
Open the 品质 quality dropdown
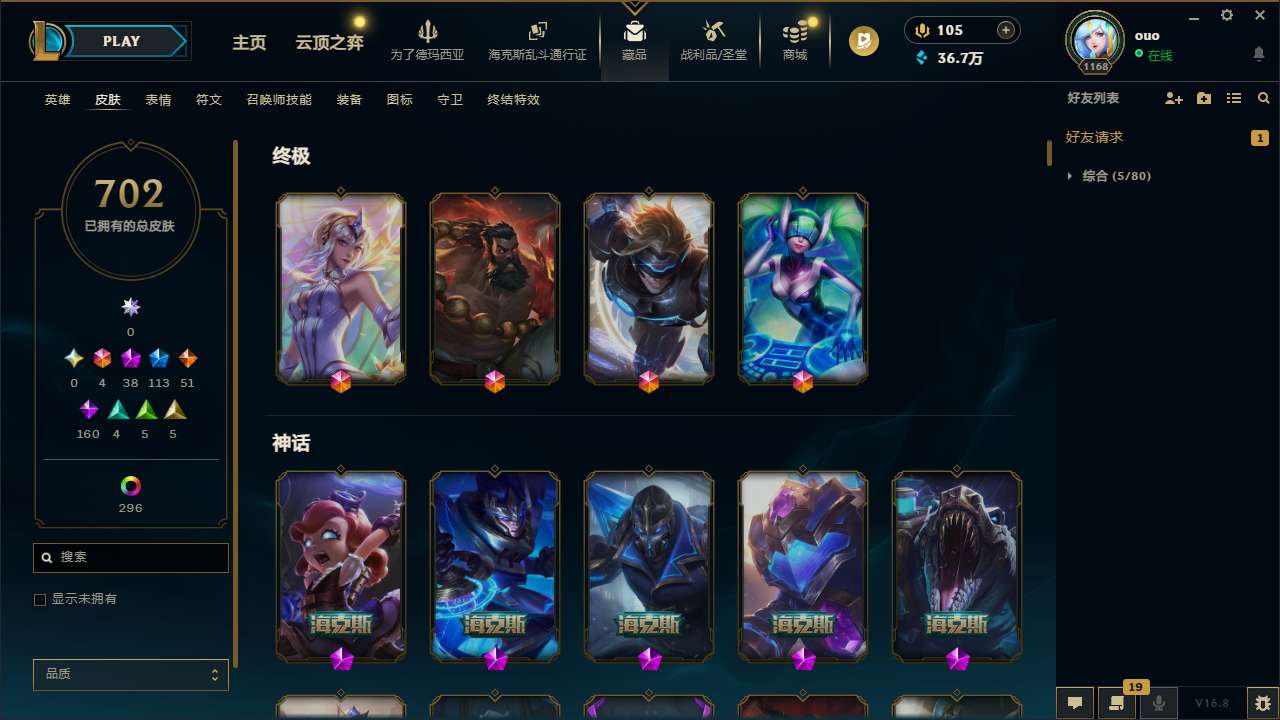tap(130, 674)
